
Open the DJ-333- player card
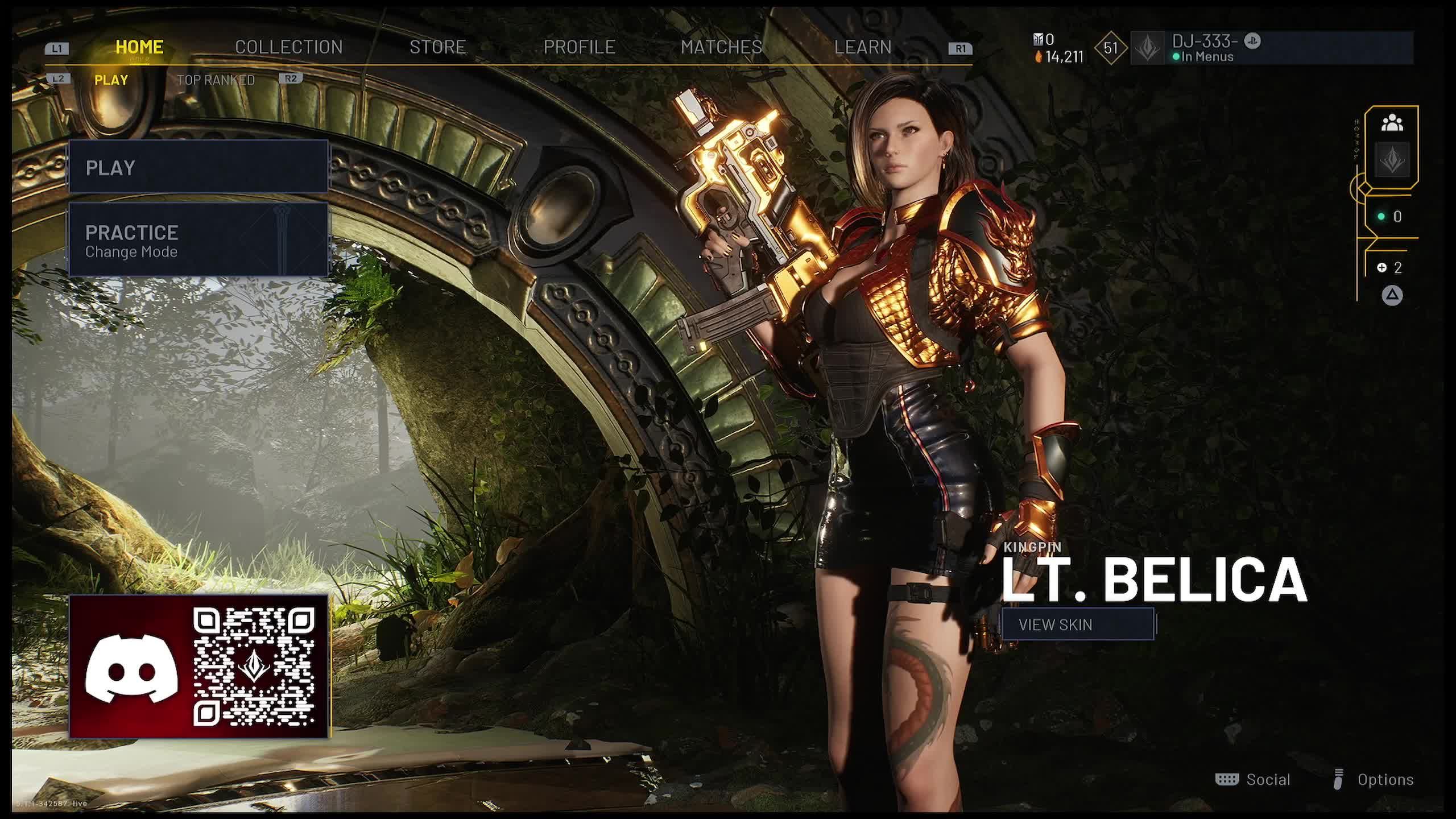click(x=1271, y=48)
